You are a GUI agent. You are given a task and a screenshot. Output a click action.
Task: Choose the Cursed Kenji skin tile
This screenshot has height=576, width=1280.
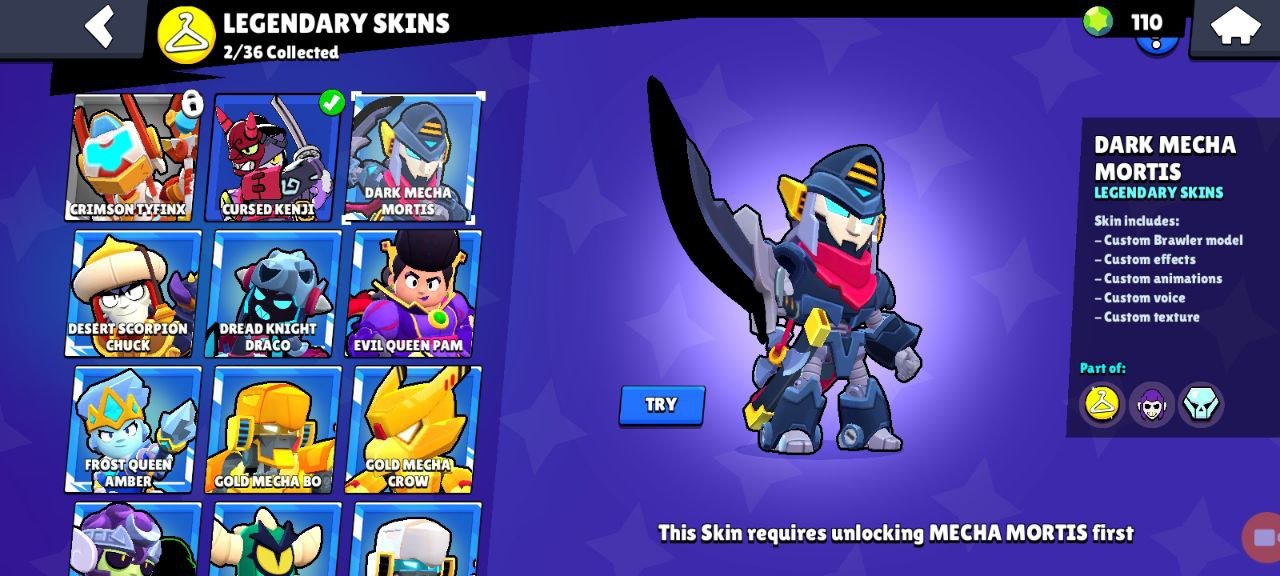[272, 157]
